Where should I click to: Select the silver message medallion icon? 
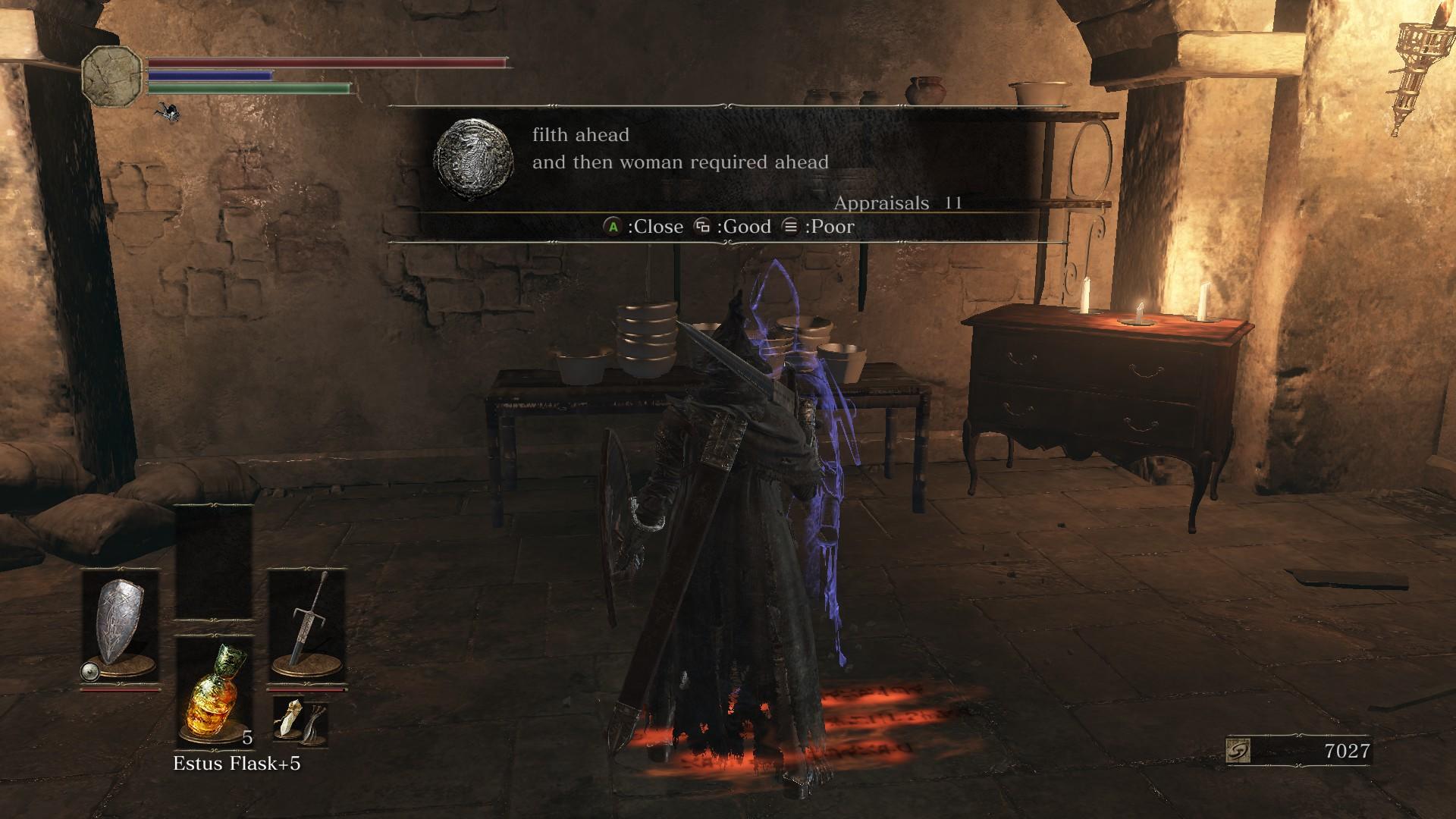pyautogui.click(x=474, y=155)
